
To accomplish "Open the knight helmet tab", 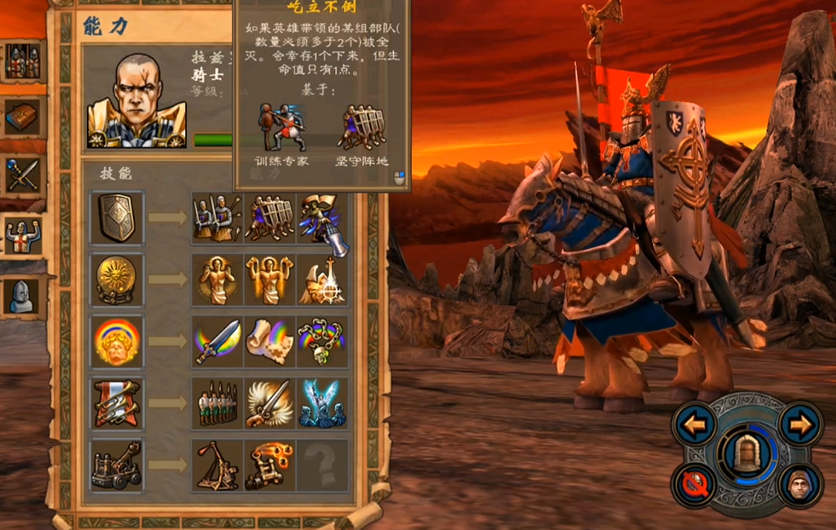I will (22, 295).
